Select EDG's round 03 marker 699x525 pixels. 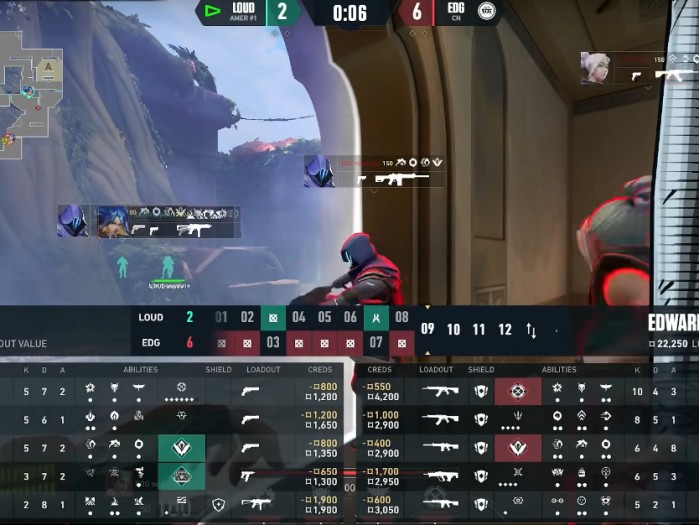273,344
